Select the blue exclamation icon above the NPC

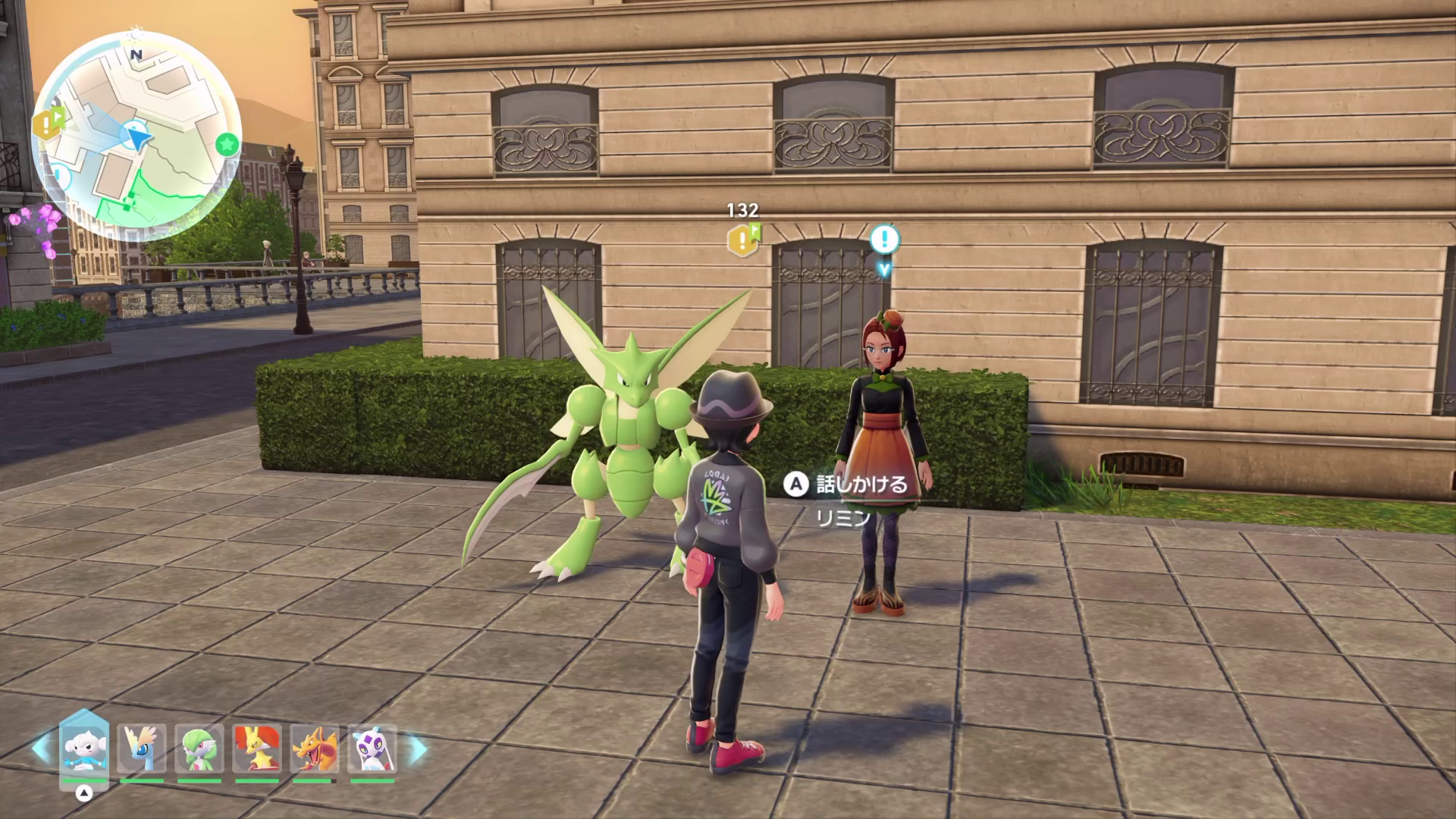point(883,240)
